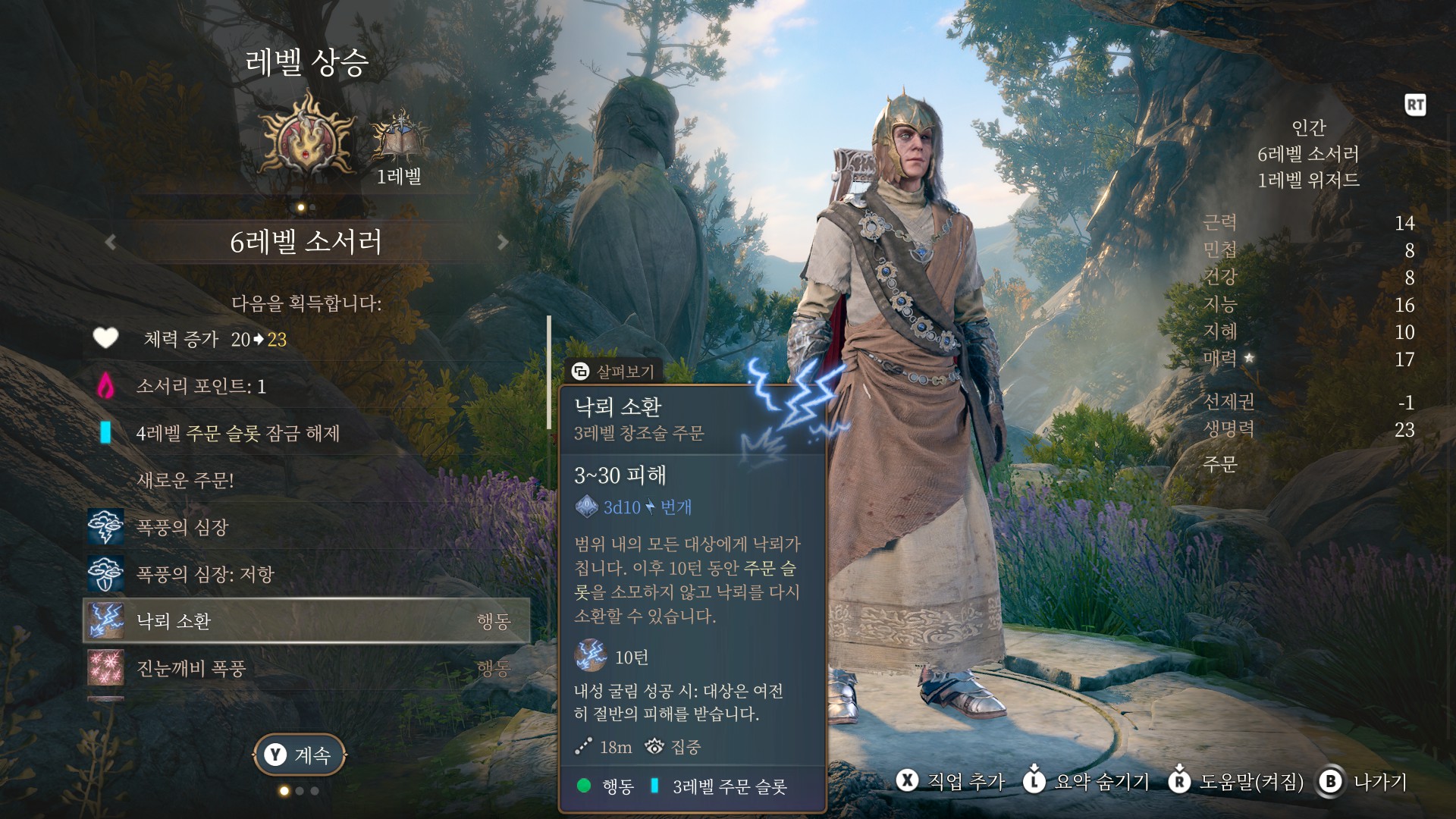Select the 낙뢰 소환 spell row
This screenshot has width=1456, height=819.
305,621
